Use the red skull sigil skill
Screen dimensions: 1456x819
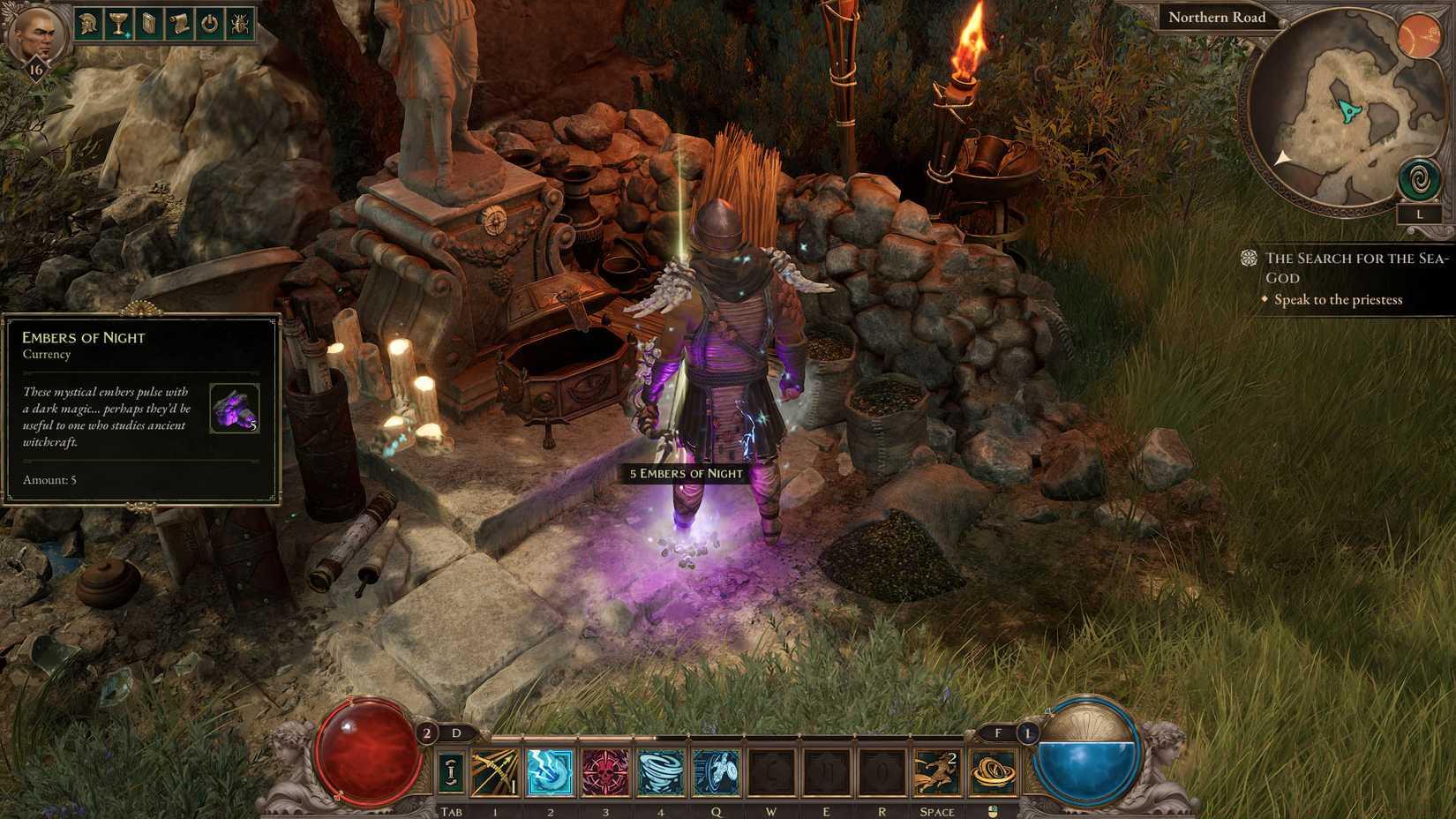pos(605,772)
